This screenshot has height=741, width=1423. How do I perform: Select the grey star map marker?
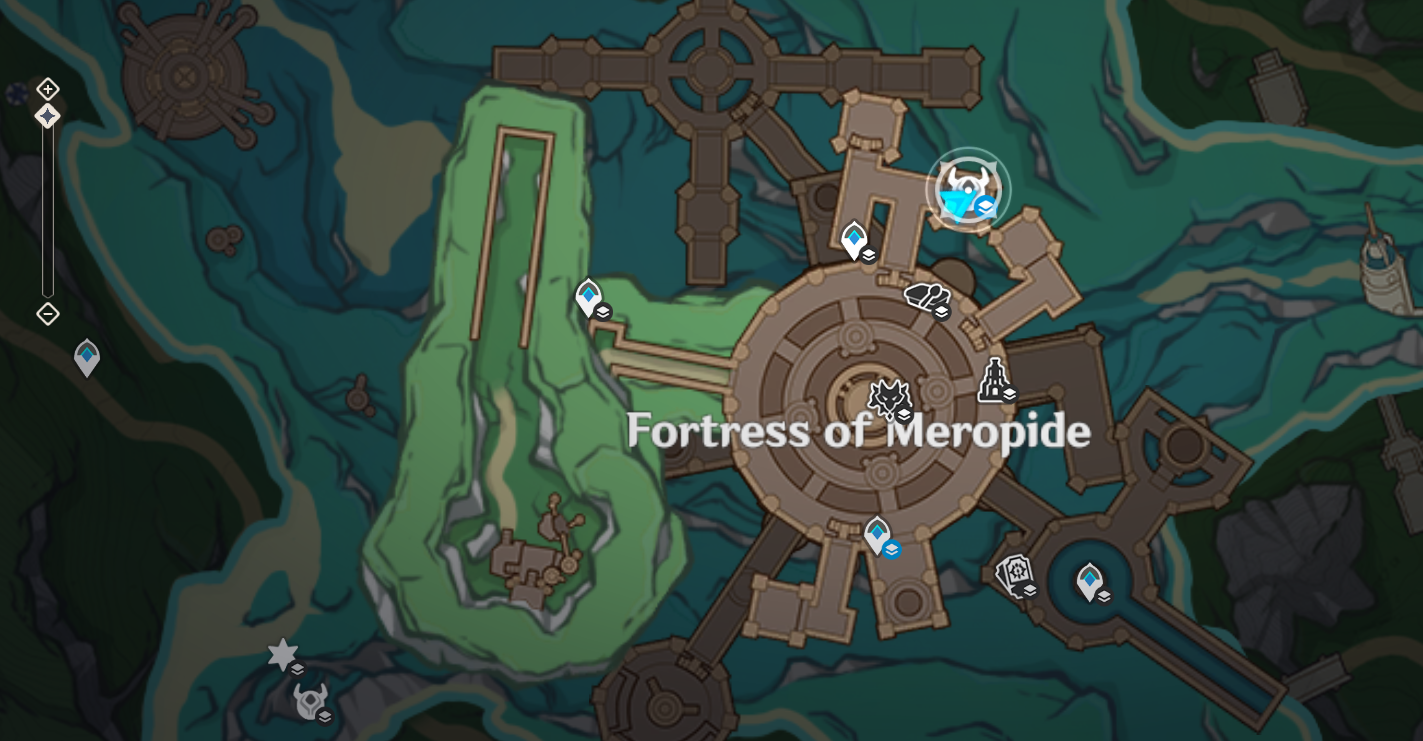click(x=283, y=655)
